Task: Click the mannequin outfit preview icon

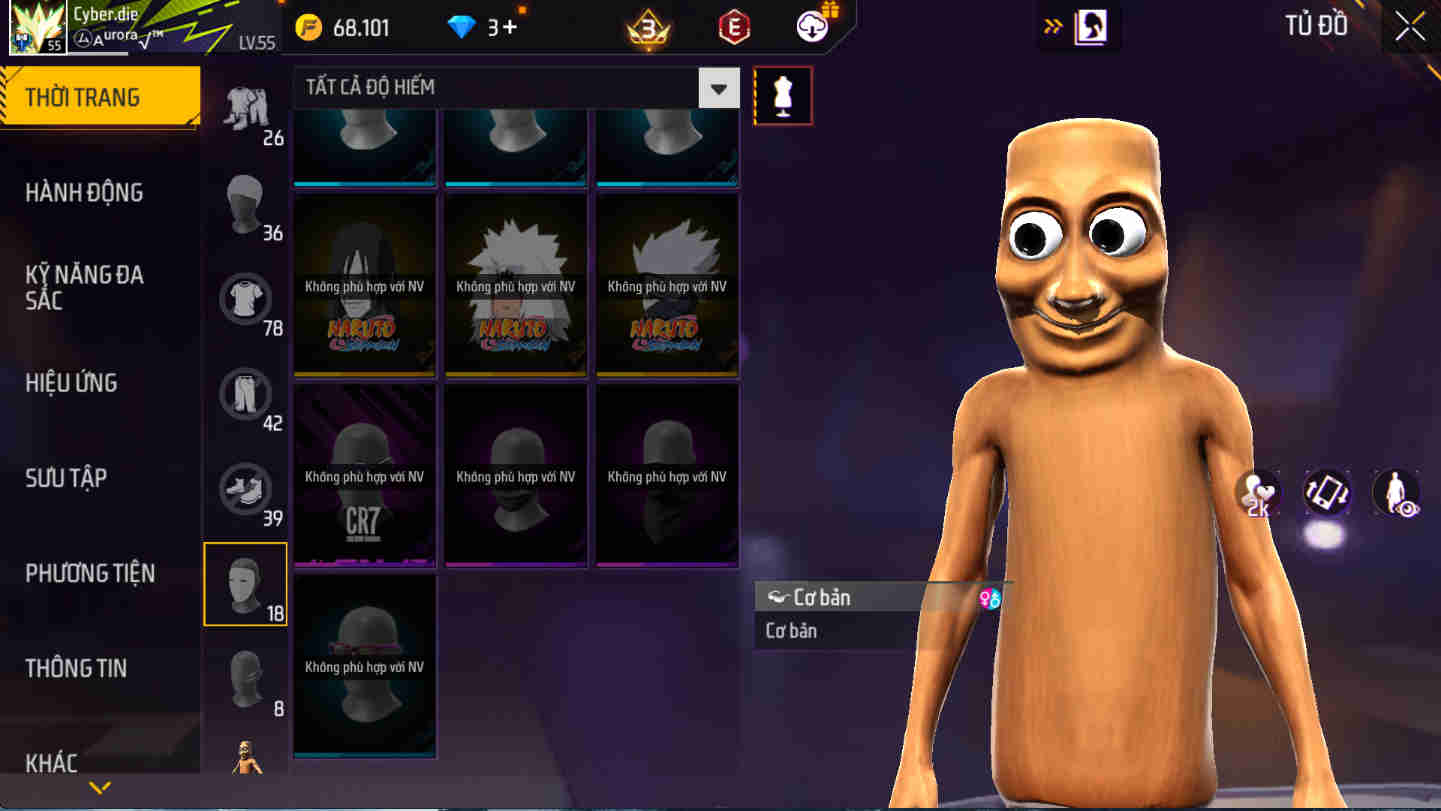Action: 783,95
